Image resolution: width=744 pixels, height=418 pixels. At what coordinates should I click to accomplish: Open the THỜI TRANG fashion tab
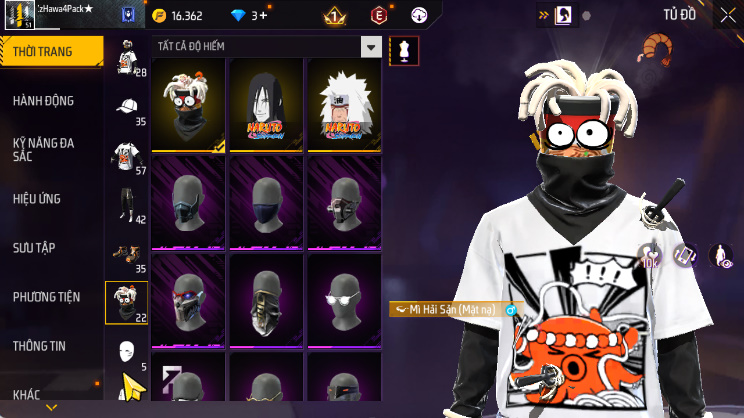pyautogui.click(x=50, y=52)
